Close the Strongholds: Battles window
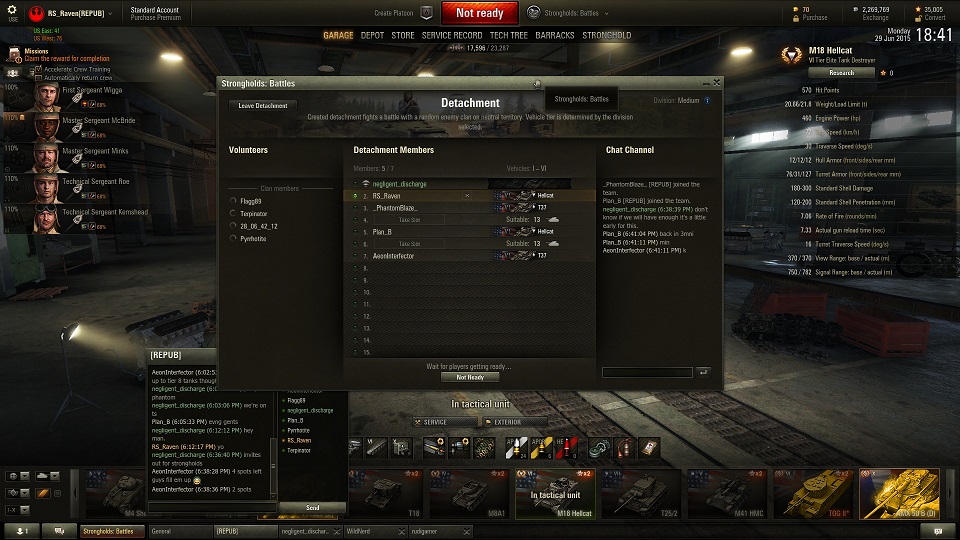The width and height of the screenshot is (960, 540). click(717, 83)
